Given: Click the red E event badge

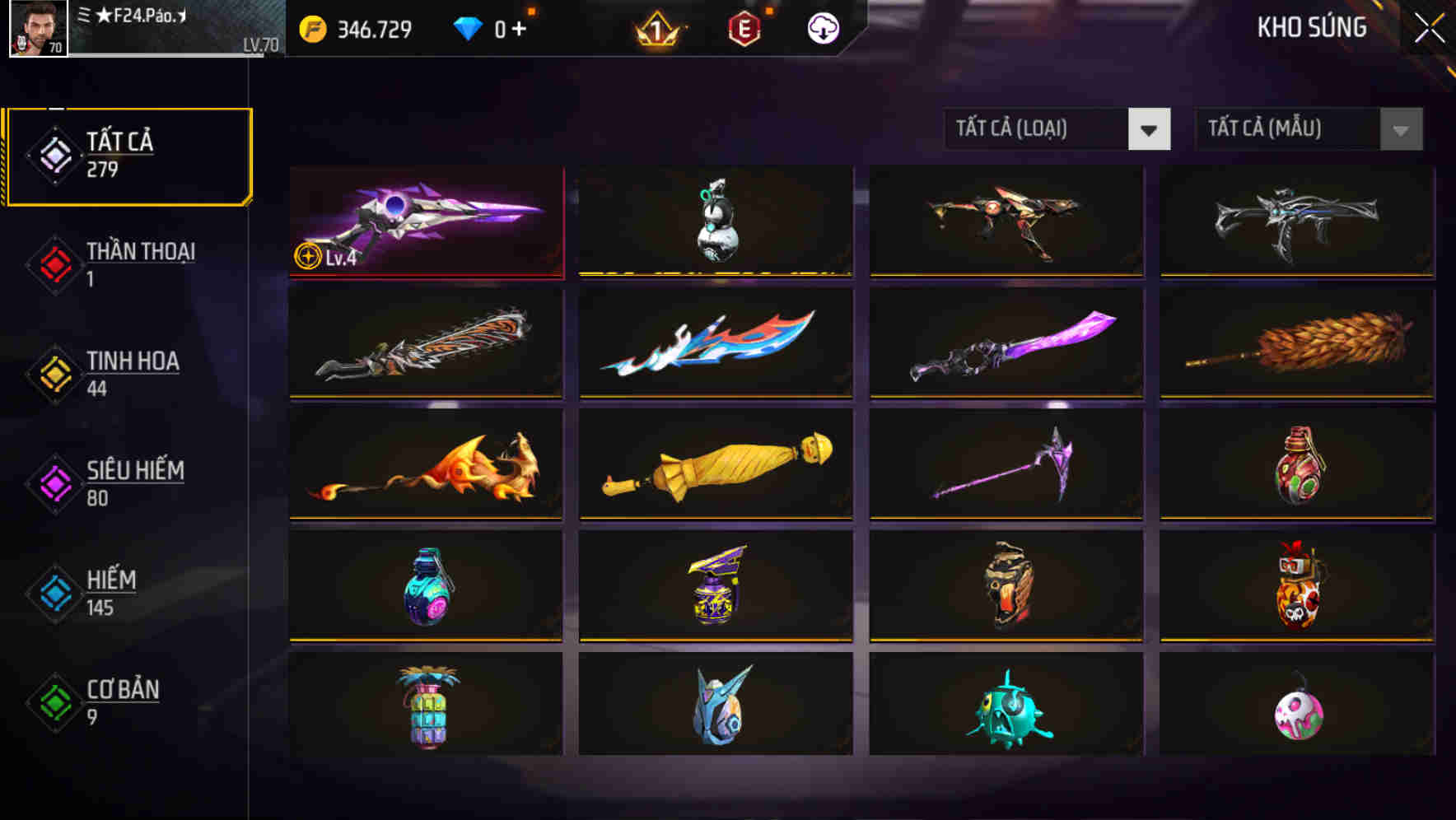Looking at the screenshot, I should [745, 27].
